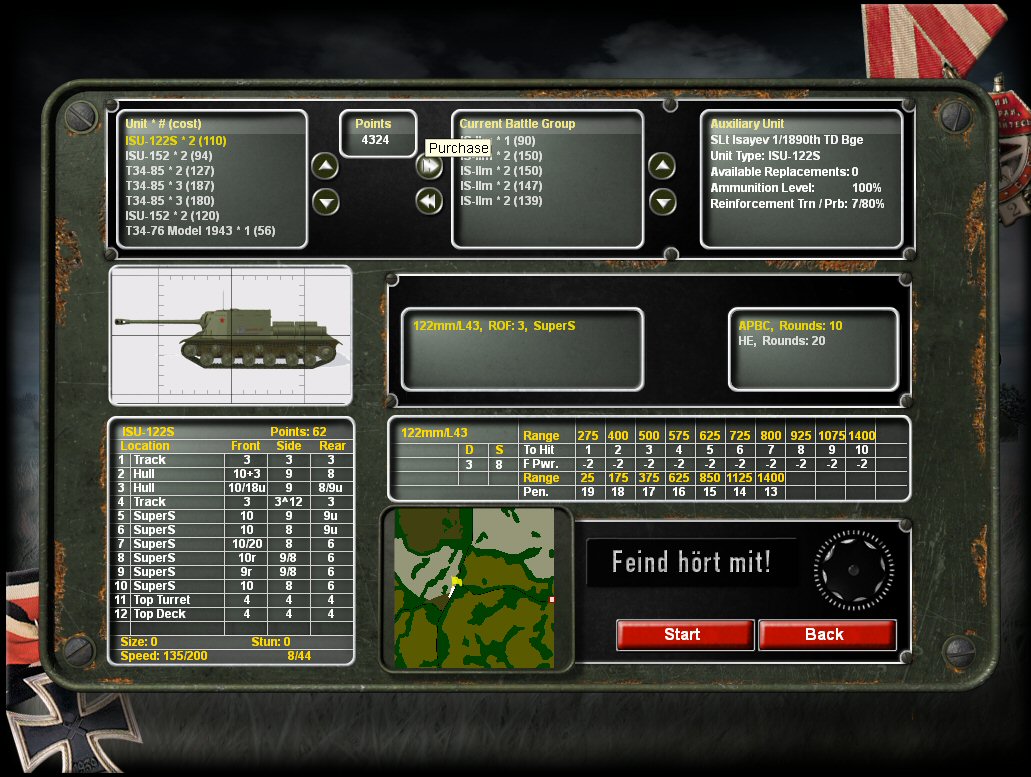Choose the T34-85 * 3 (180) unit
This screenshot has height=777, width=1031.
pyautogui.click(x=169, y=201)
